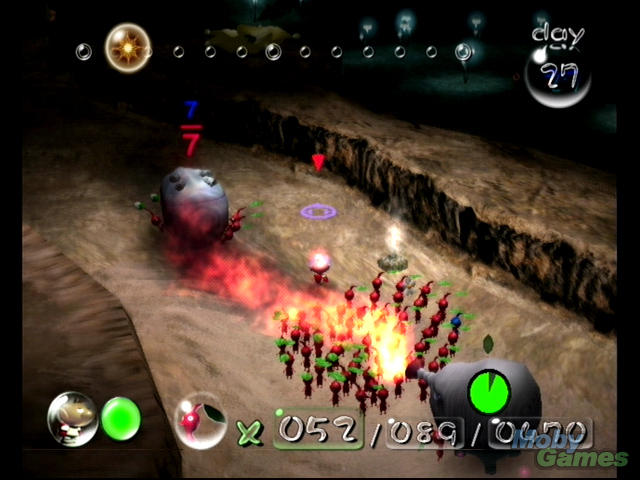
Task: Choose the red Pikmin type bubble
Action: (x=198, y=420)
